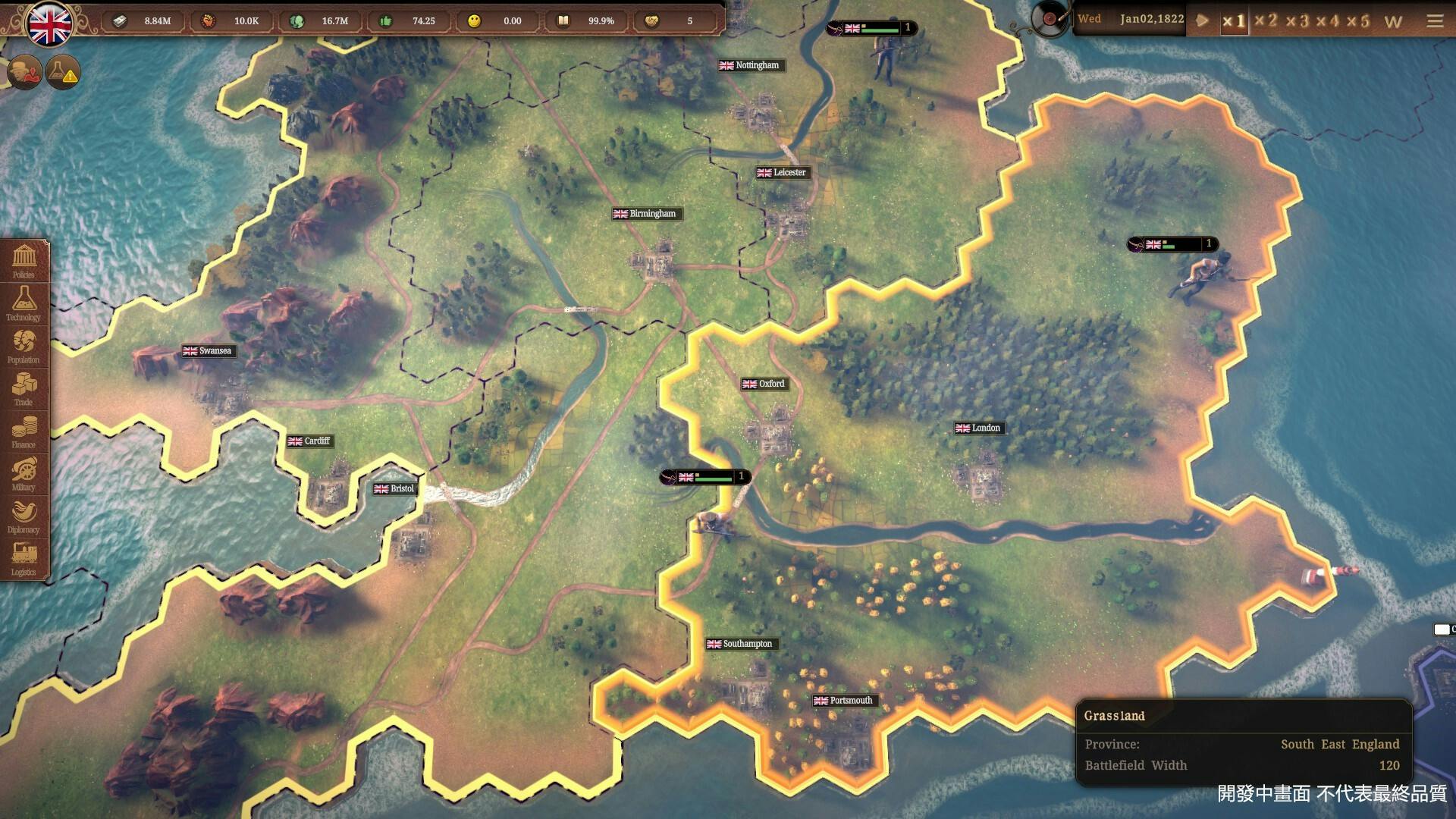Click the play arrow to resume time
The image size is (1456, 819).
pos(1202,20)
